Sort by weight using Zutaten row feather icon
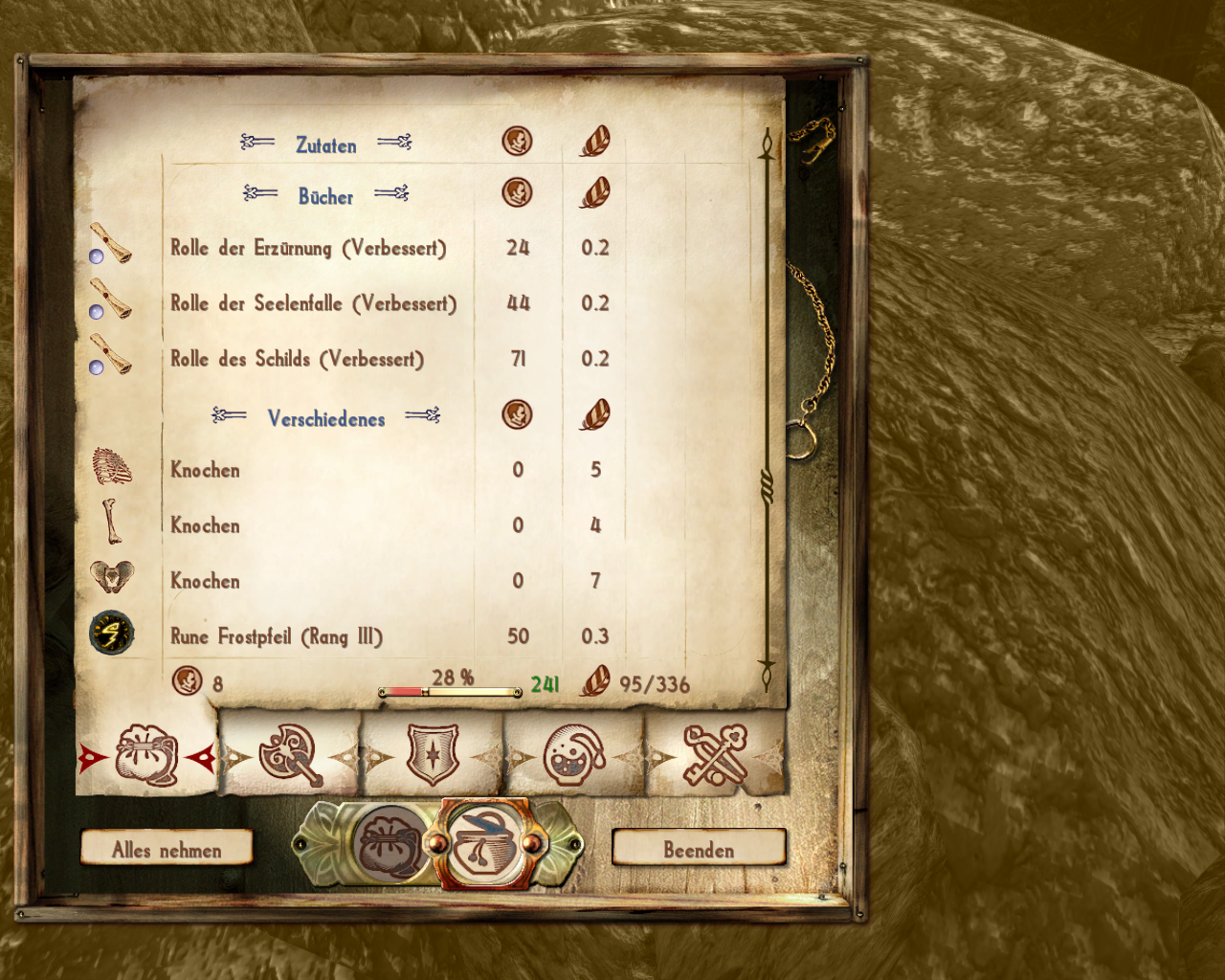This screenshot has width=1225, height=980. 594,142
